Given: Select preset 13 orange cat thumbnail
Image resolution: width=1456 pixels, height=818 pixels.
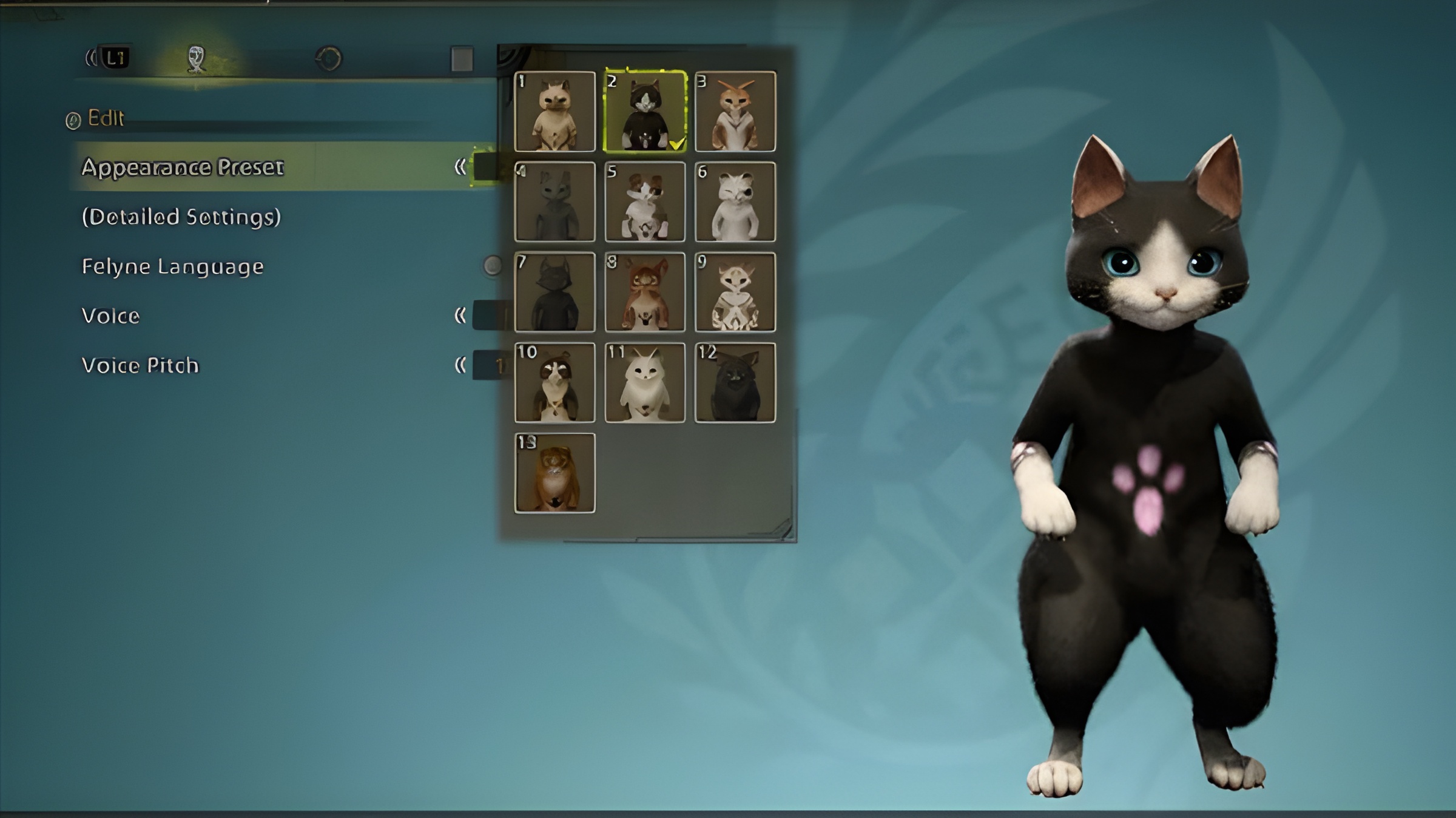Looking at the screenshot, I should pyautogui.click(x=554, y=473).
